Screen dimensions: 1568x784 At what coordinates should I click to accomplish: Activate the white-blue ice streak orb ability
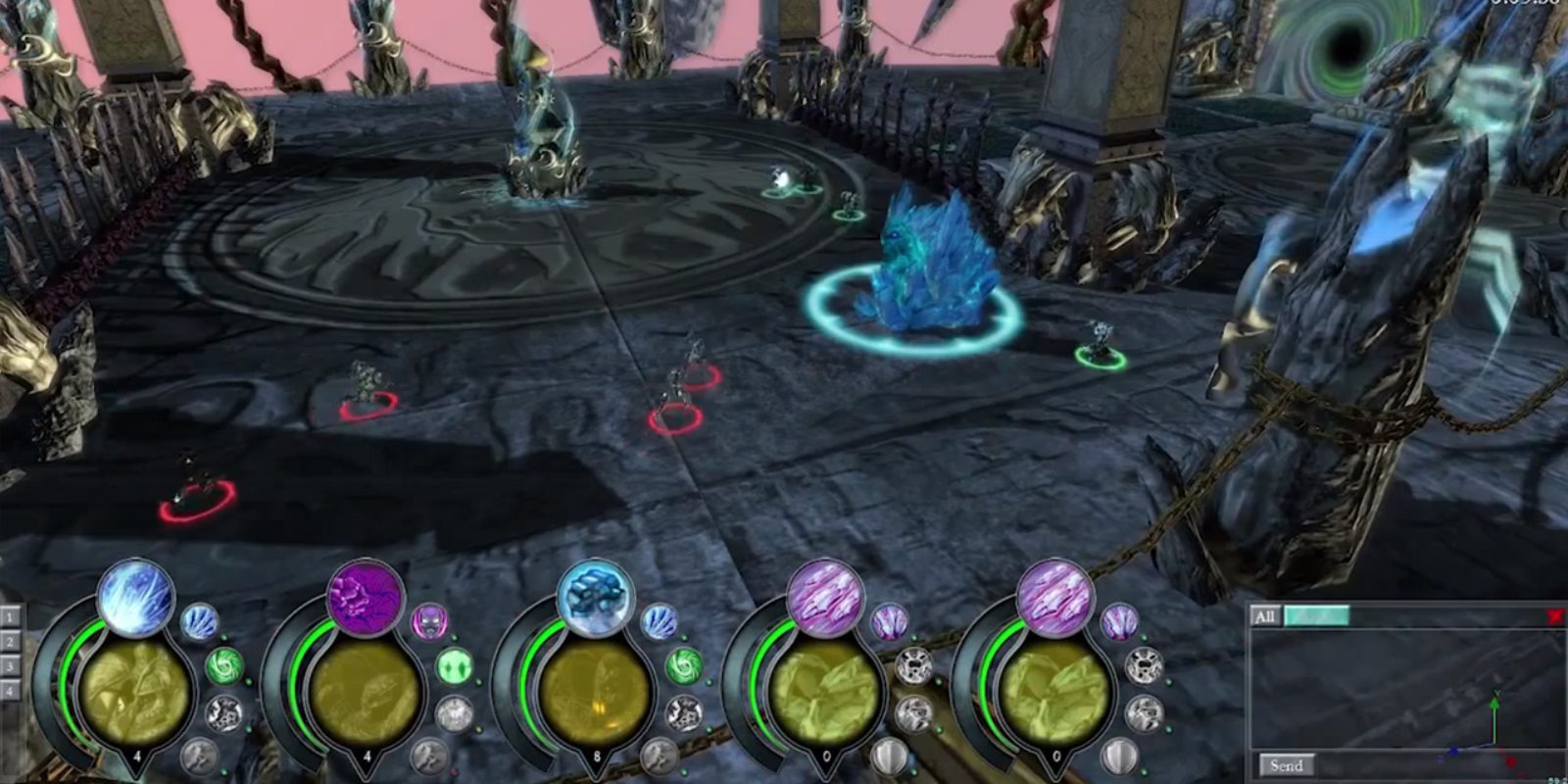click(136, 598)
